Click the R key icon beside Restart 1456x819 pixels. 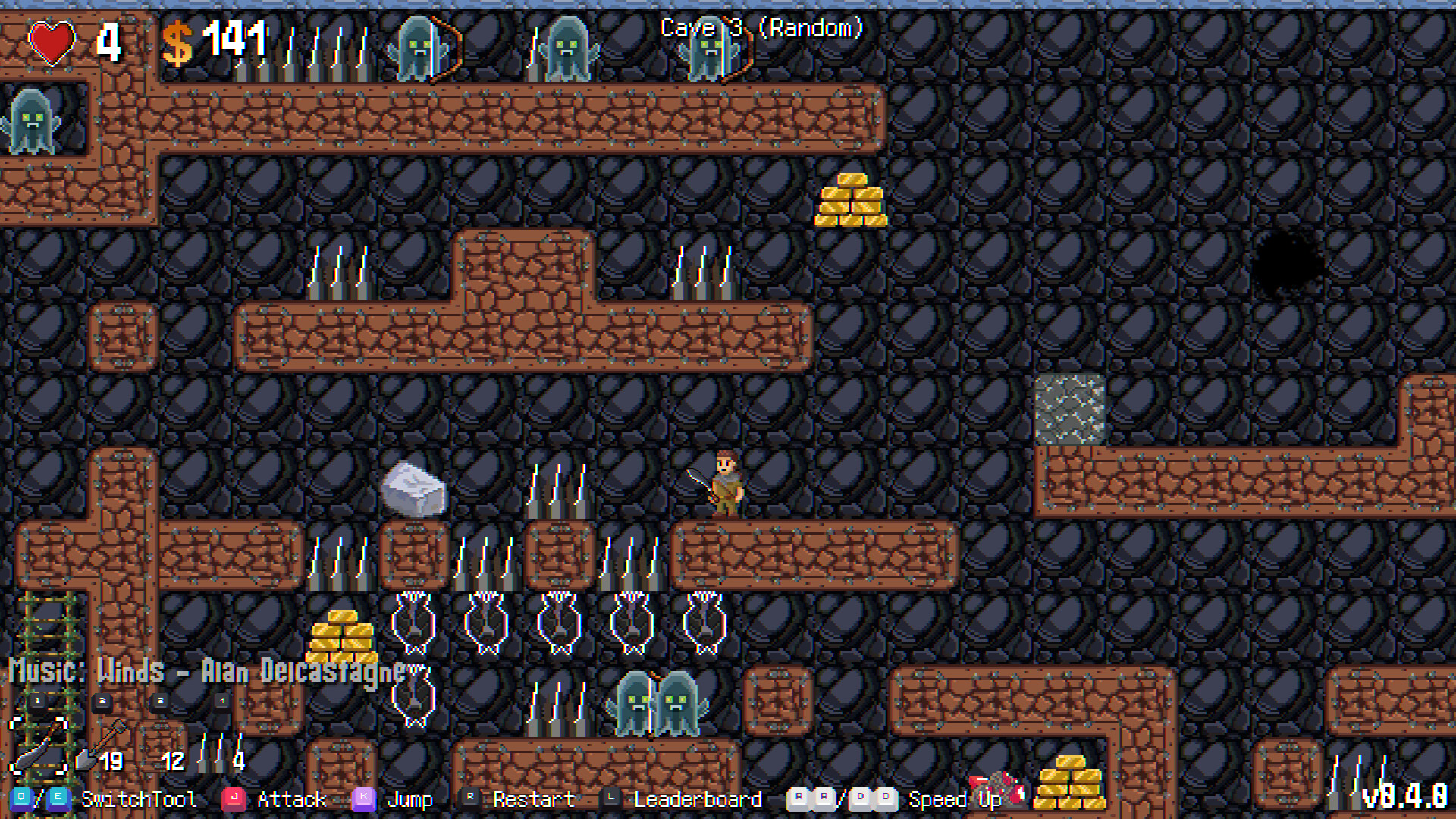tap(472, 799)
